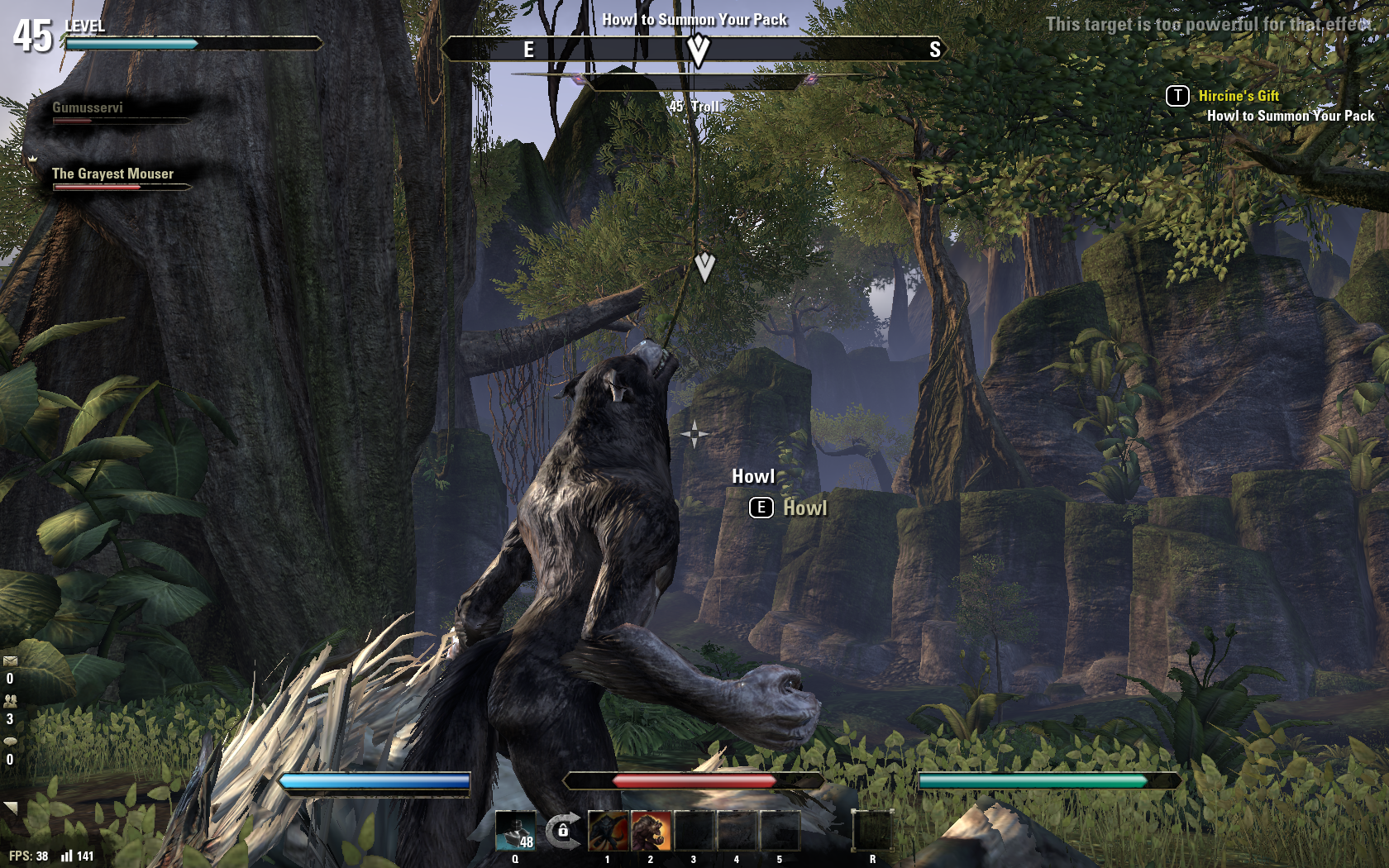This screenshot has width=1389, height=868.
Task: Select group member Gumusservi's frame
Action: [88, 108]
